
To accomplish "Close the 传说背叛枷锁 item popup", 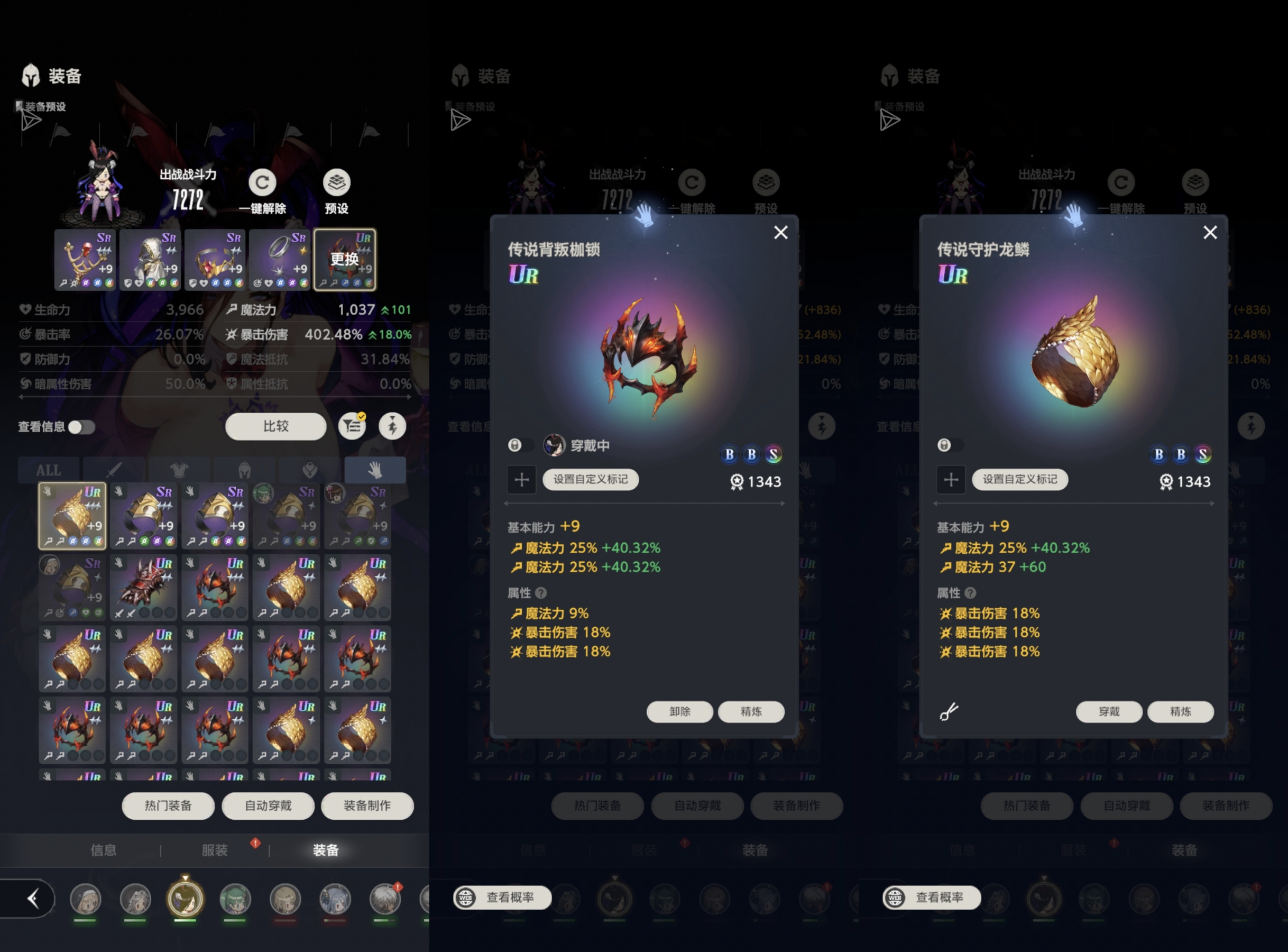I will 780,232.
